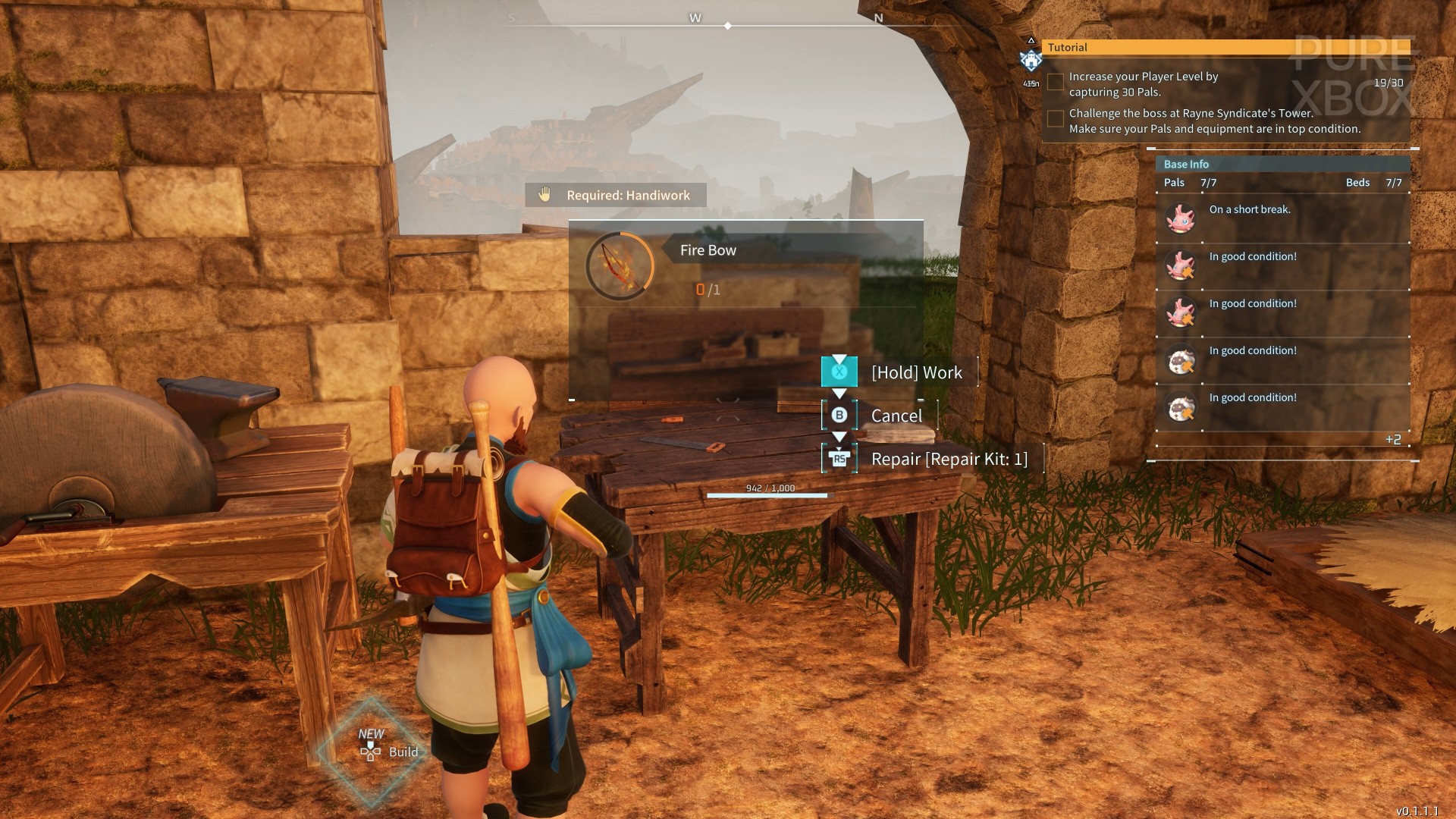Repair using the Repair Kit
The width and height of the screenshot is (1456, 819).
pos(948,459)
